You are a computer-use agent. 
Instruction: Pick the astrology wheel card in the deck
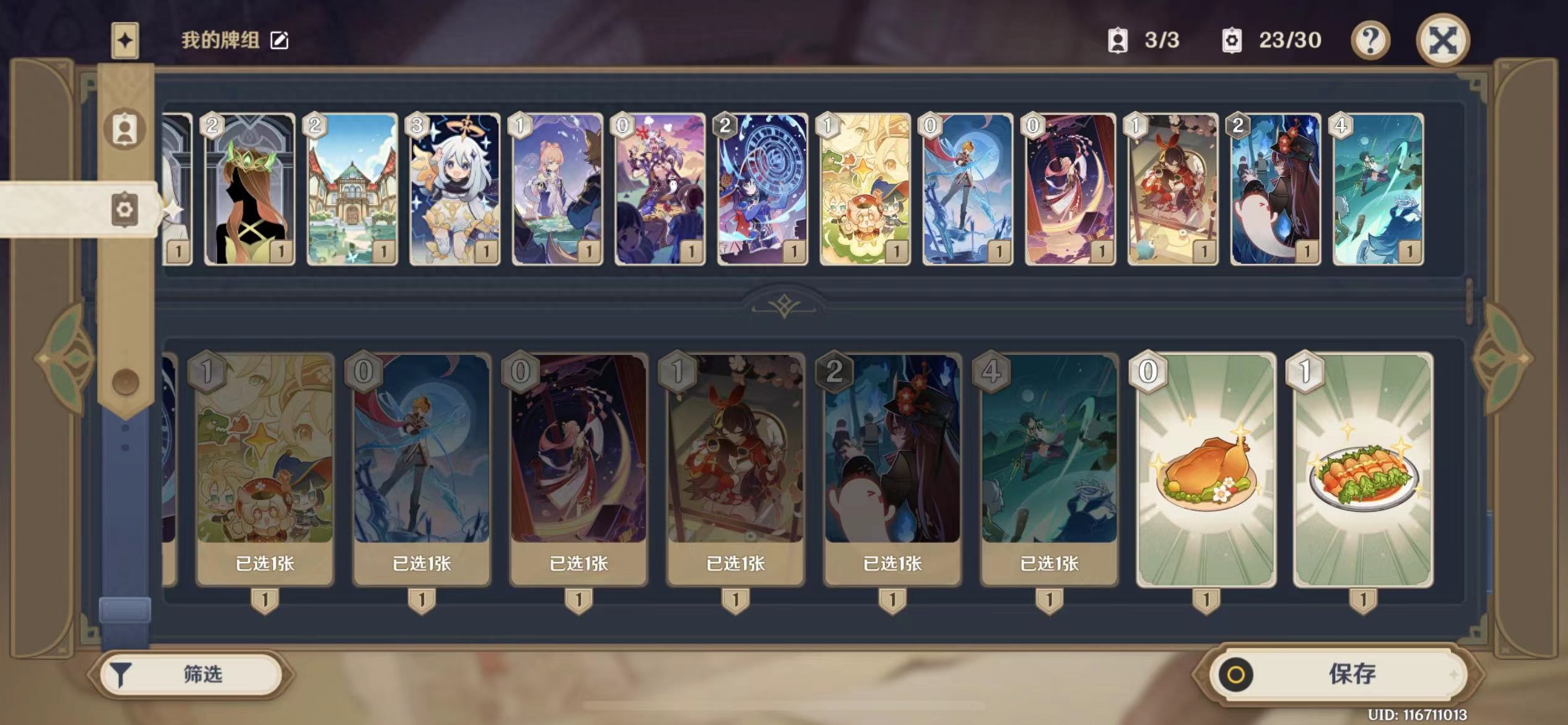point(762,189)
